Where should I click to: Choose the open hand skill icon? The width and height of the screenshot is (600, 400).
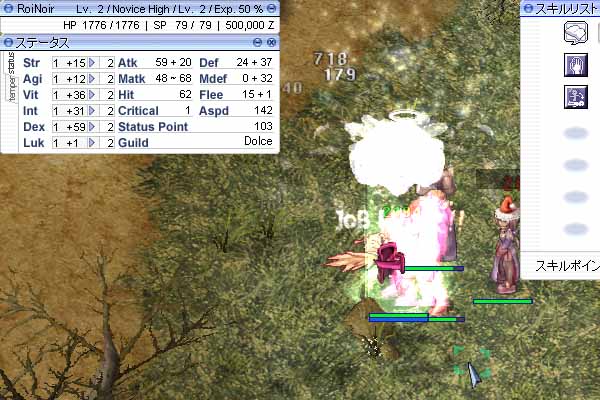click(x=574, y=65)
